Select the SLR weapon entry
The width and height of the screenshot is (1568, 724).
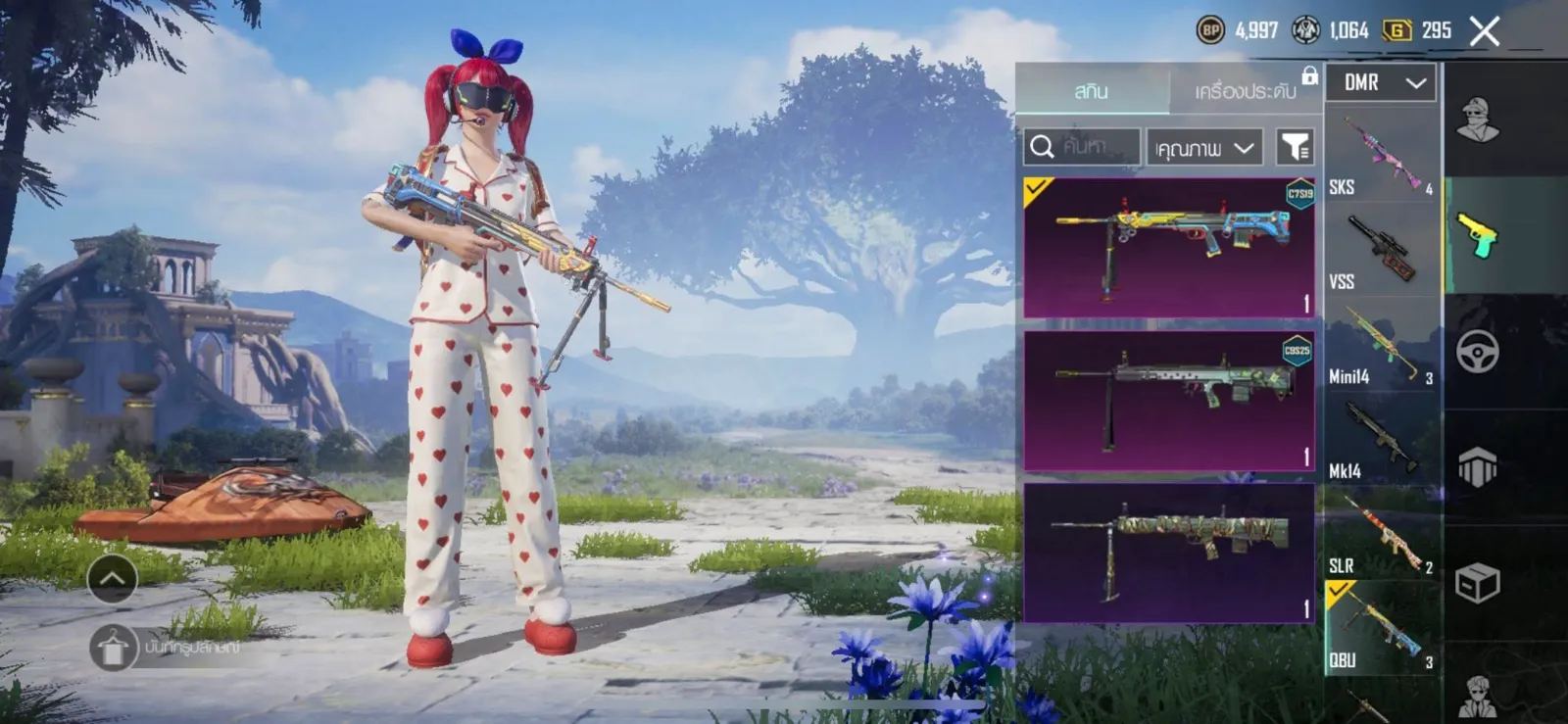point(1382,535)
